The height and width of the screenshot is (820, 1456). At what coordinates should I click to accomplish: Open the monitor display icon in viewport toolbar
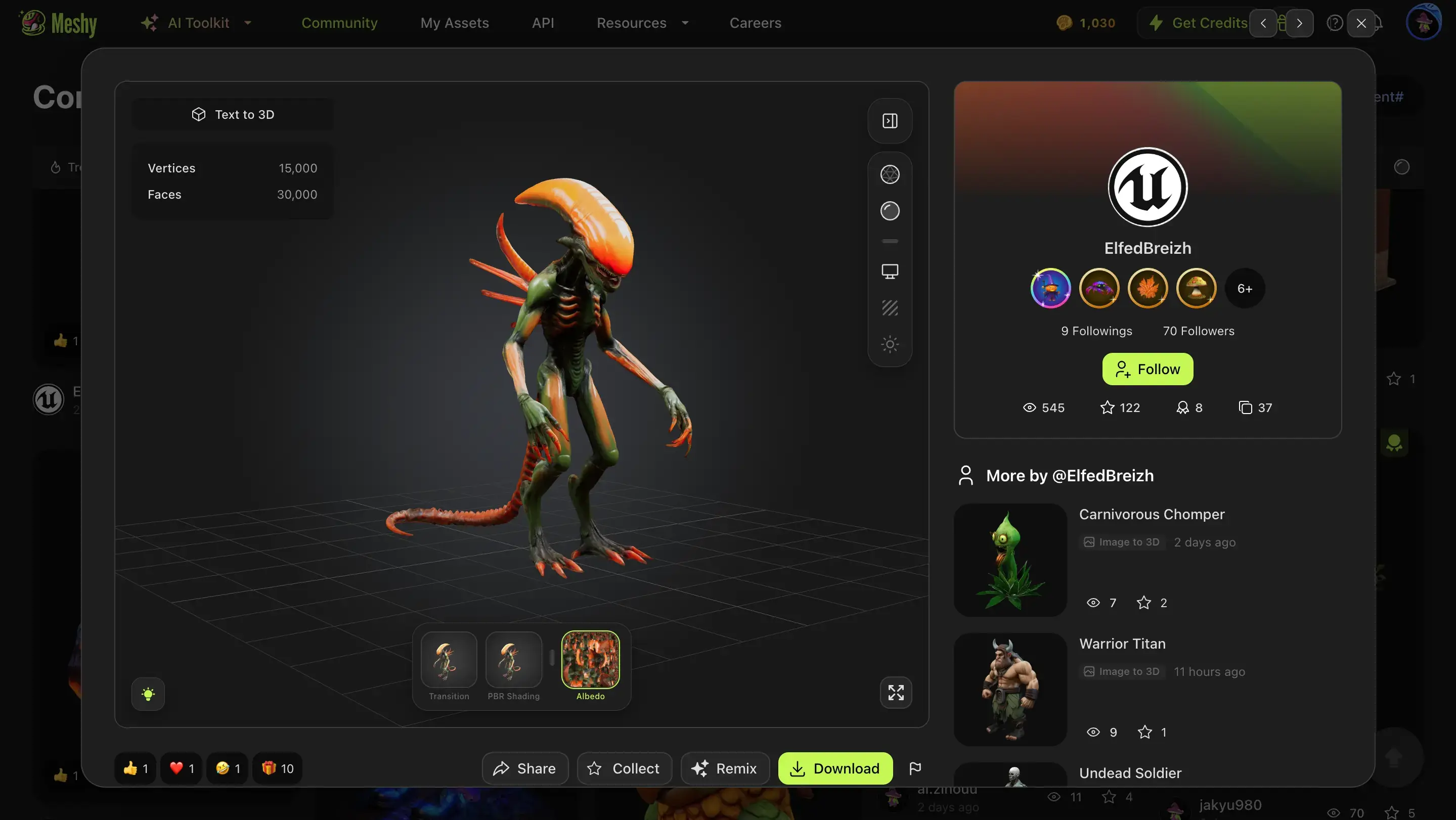(890, 271)
